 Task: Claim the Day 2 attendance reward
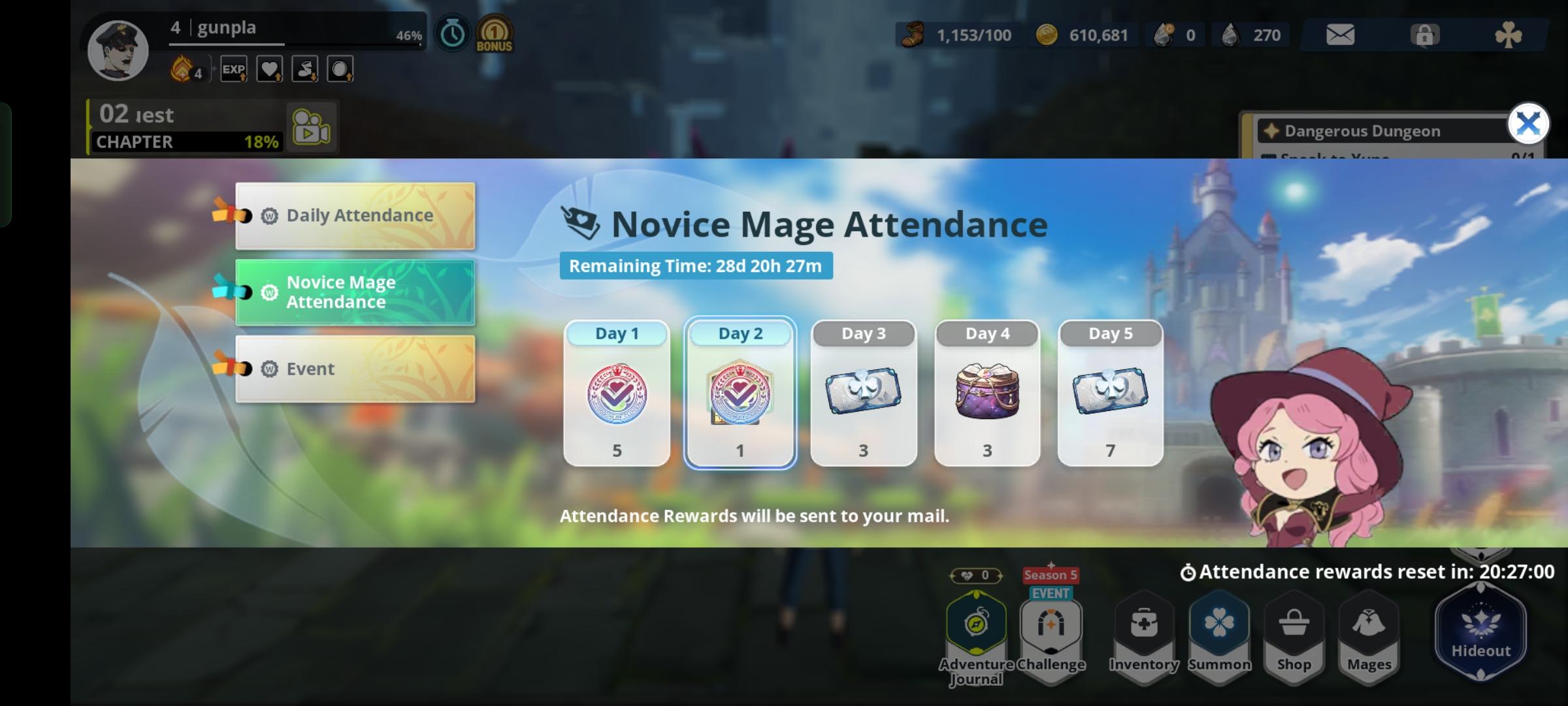pos(739,392)
